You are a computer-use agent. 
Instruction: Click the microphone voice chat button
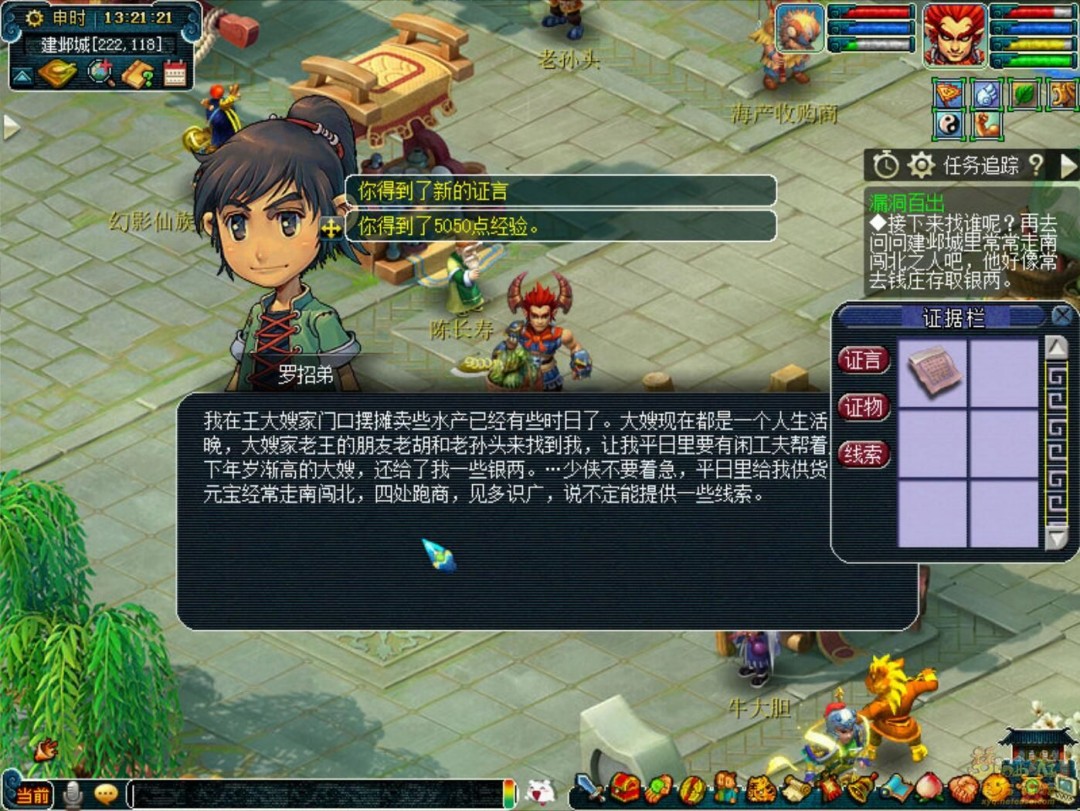pyautogui.click(x=72, y=795)
